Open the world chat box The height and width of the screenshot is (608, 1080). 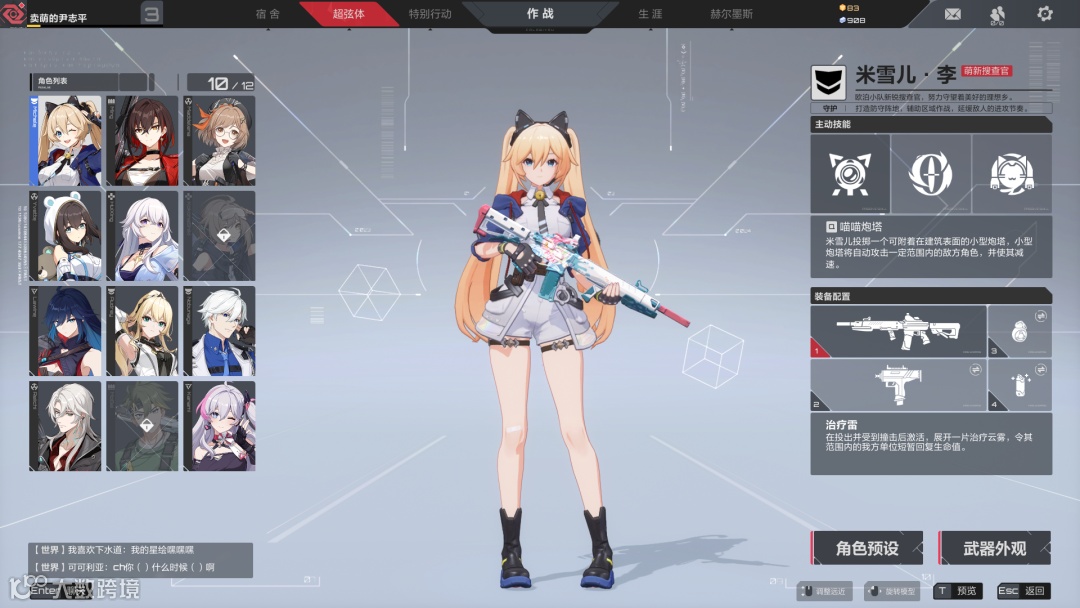140,558
